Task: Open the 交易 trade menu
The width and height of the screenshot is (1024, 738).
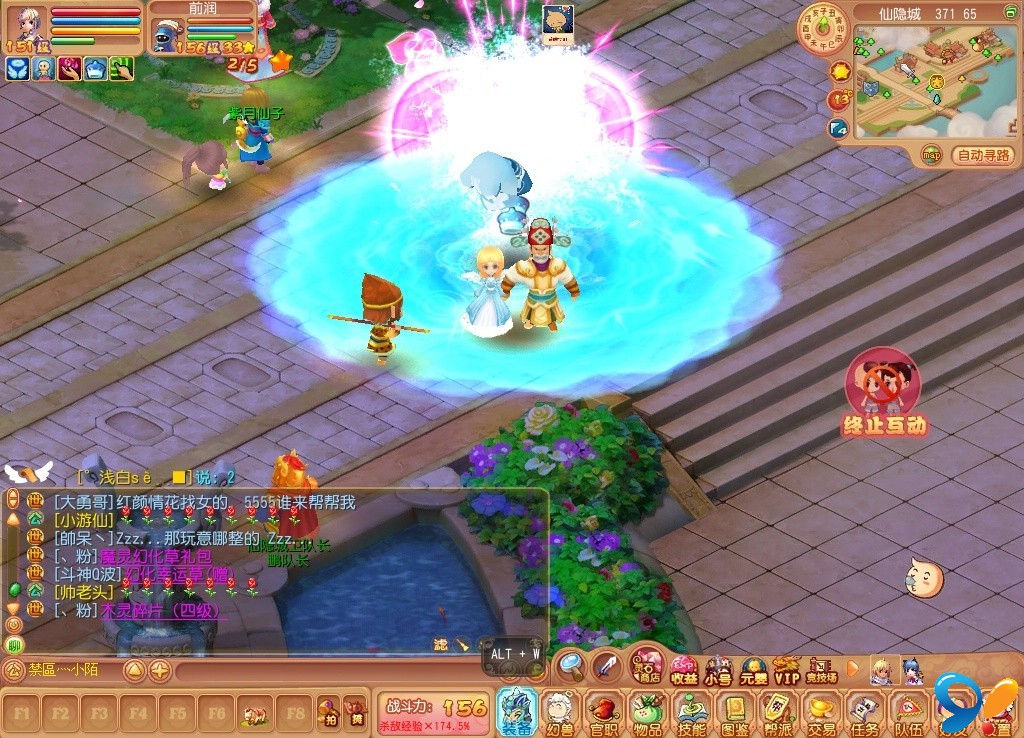Action: 822,711
